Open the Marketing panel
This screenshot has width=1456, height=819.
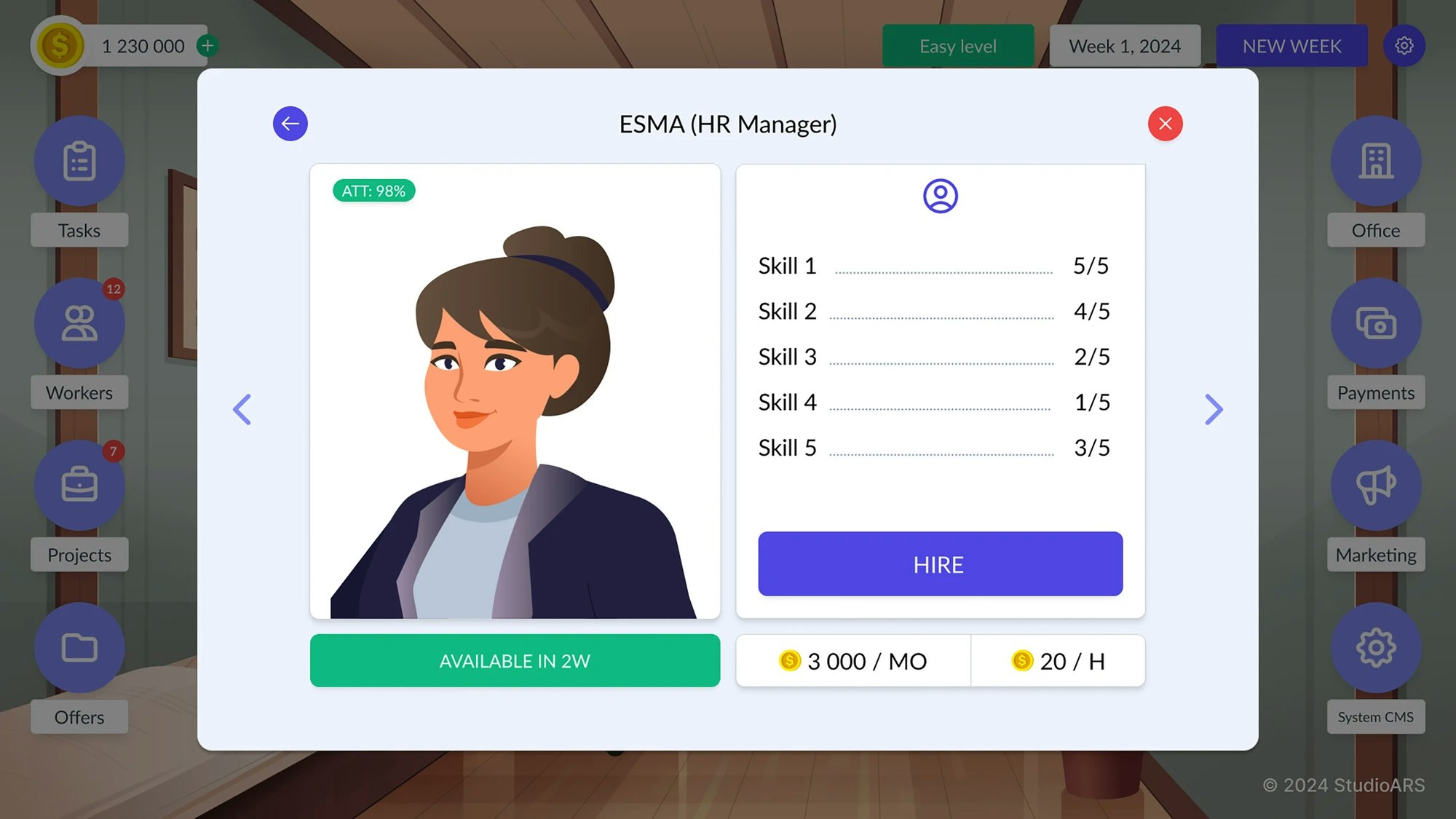pyautogui.click(x=1375, y=486)
